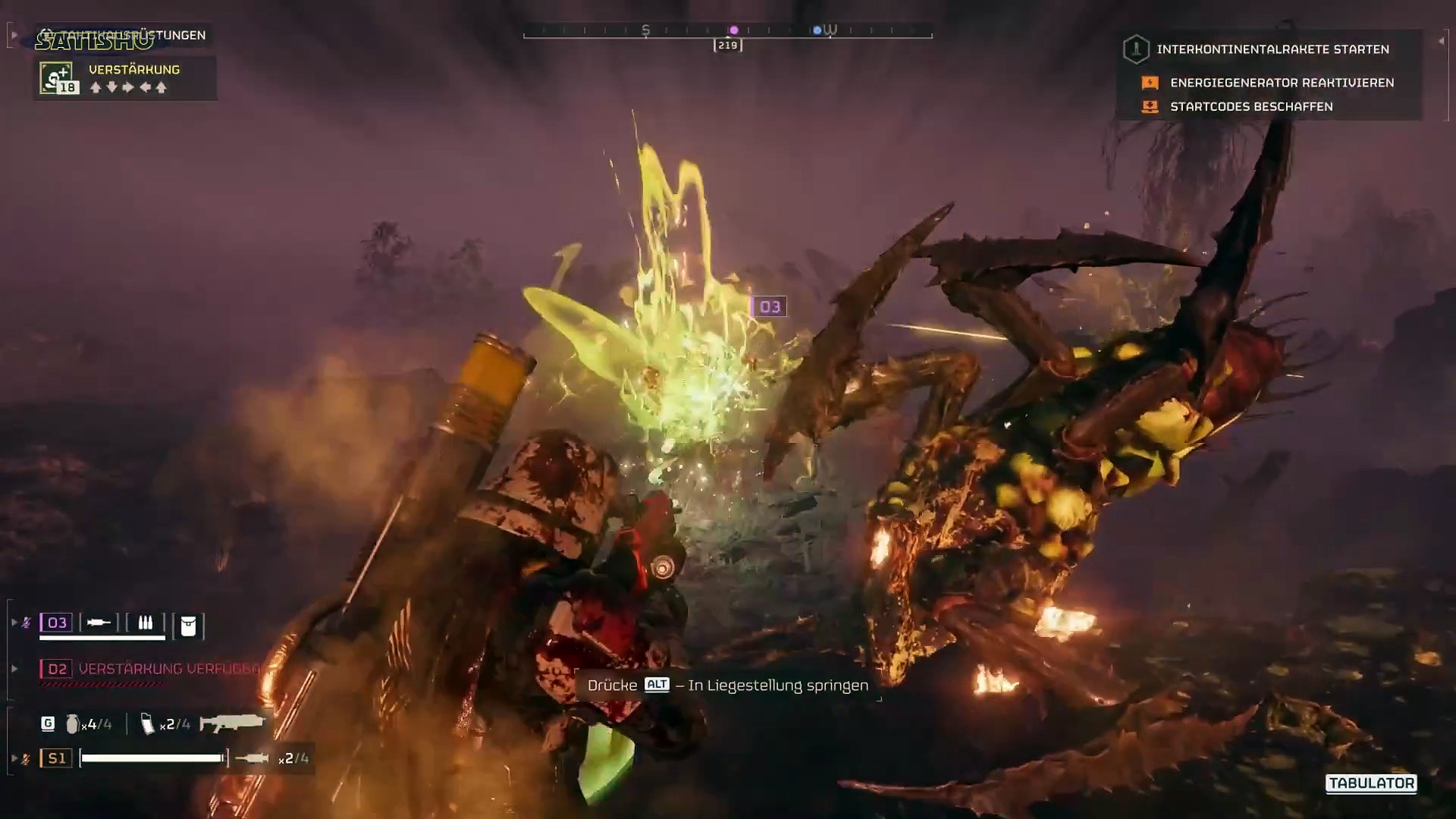This screenshot has width=1456, height=819.
Task: Click O3's ammo bullets status icon
Action: point(145,623)
